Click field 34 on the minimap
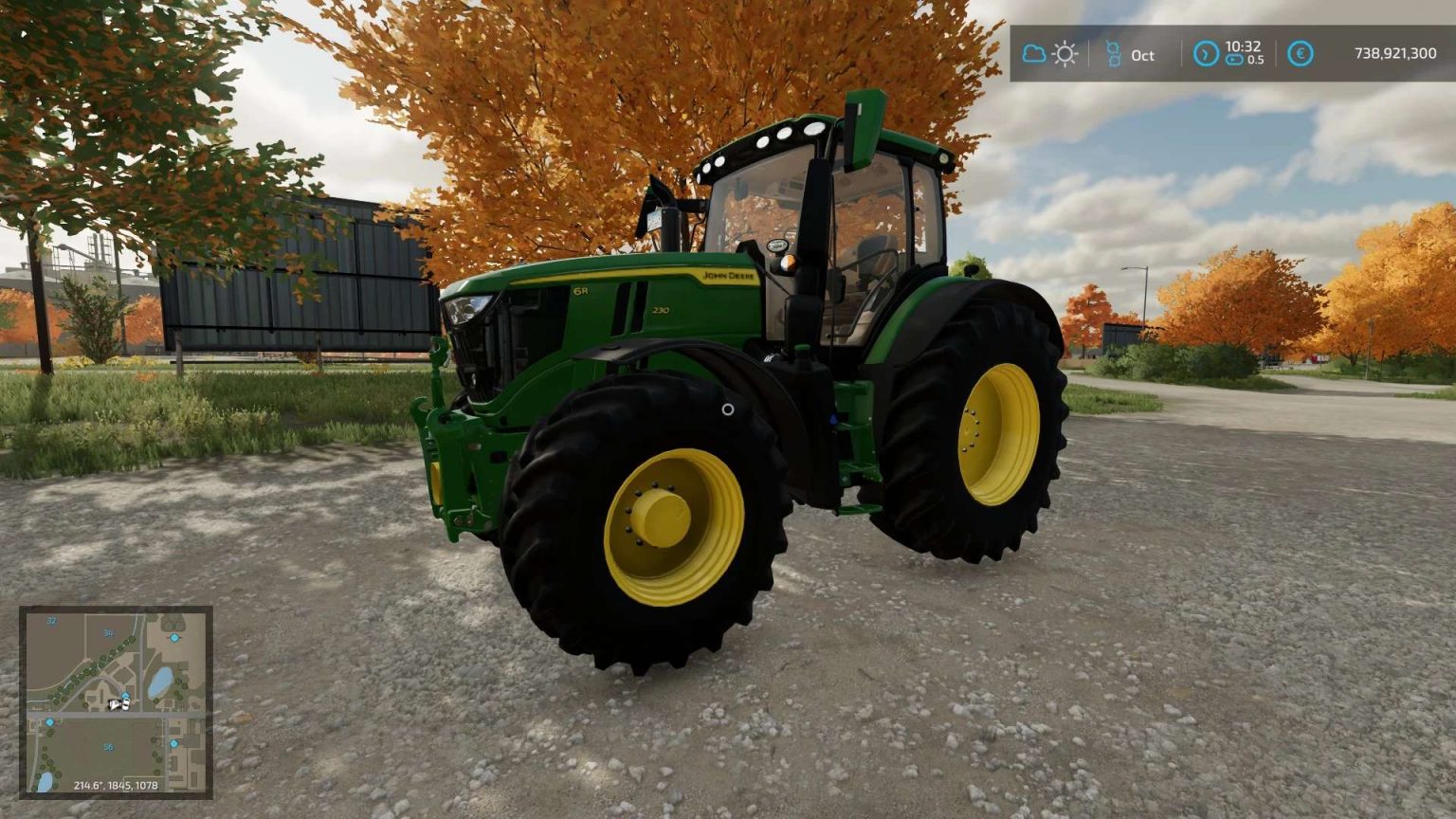 click(108, 633)
